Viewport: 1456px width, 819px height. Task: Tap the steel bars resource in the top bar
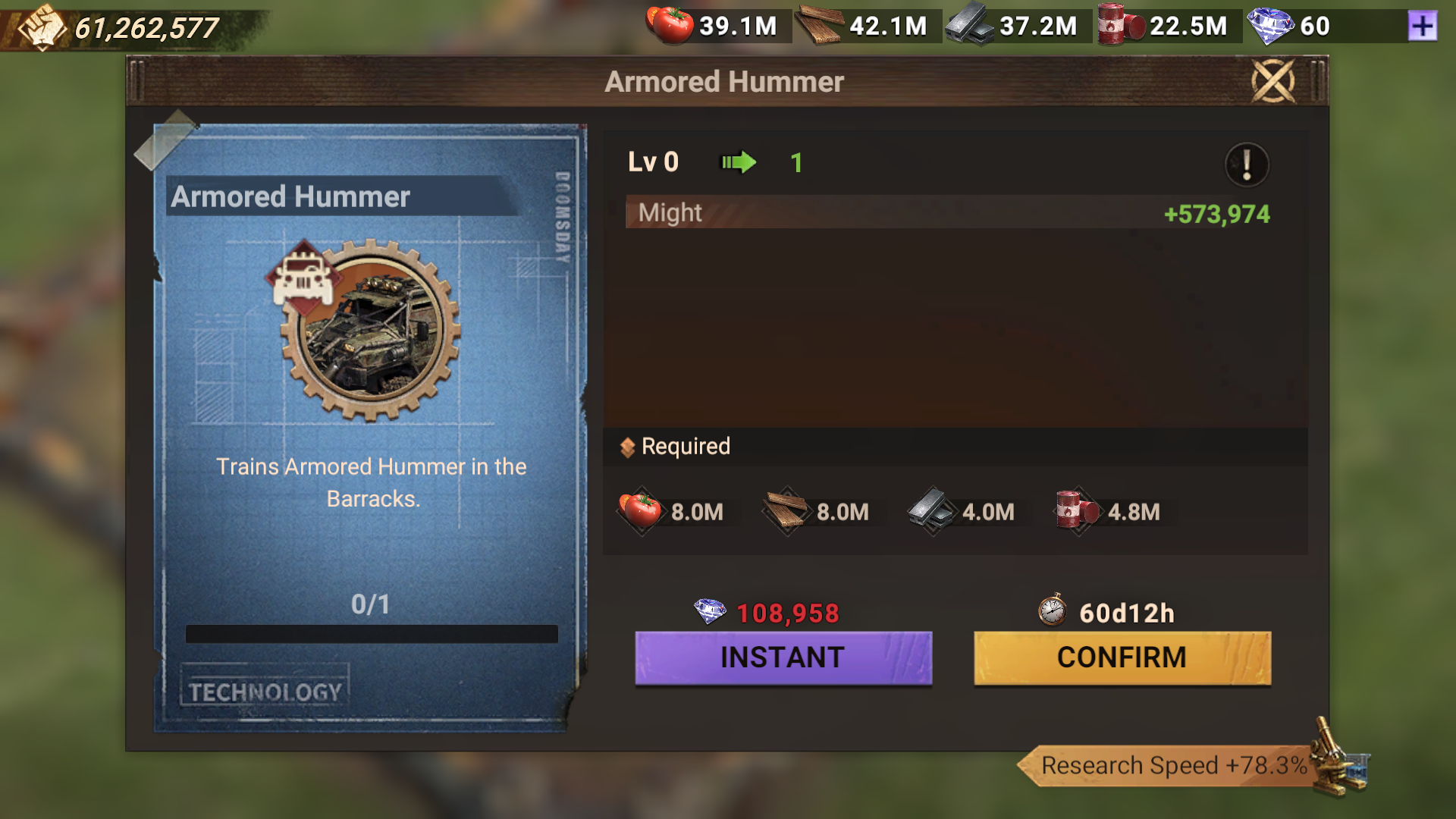coord(970,25)
